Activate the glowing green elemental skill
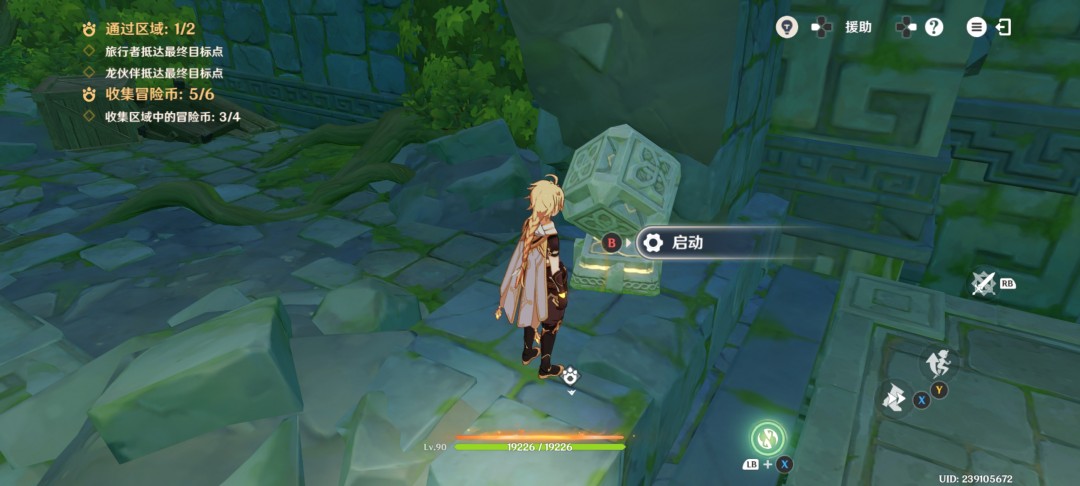Image resolution: width=1080 pixels, height=486 pixels. pyautogui.click(x=768, y=437)
